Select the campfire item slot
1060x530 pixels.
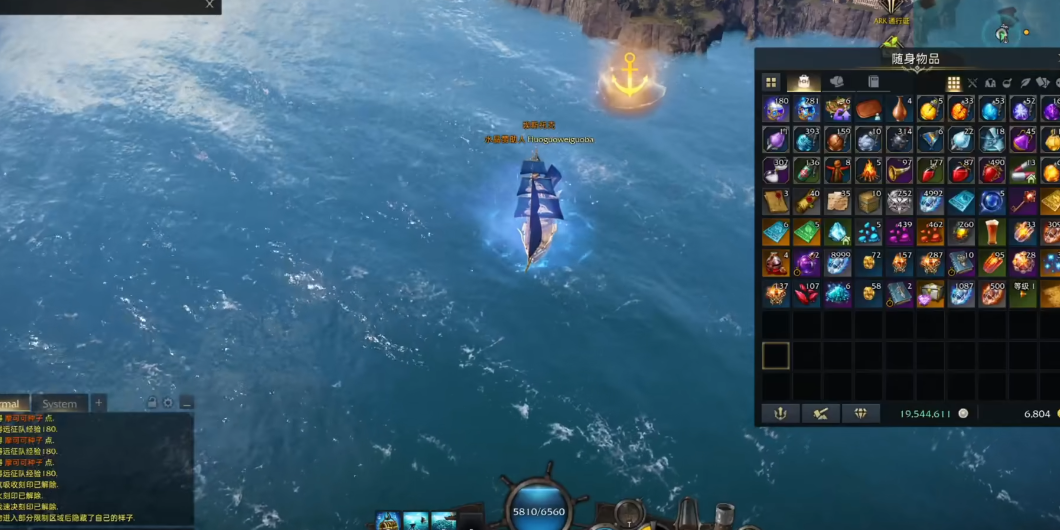click(868, 171)
